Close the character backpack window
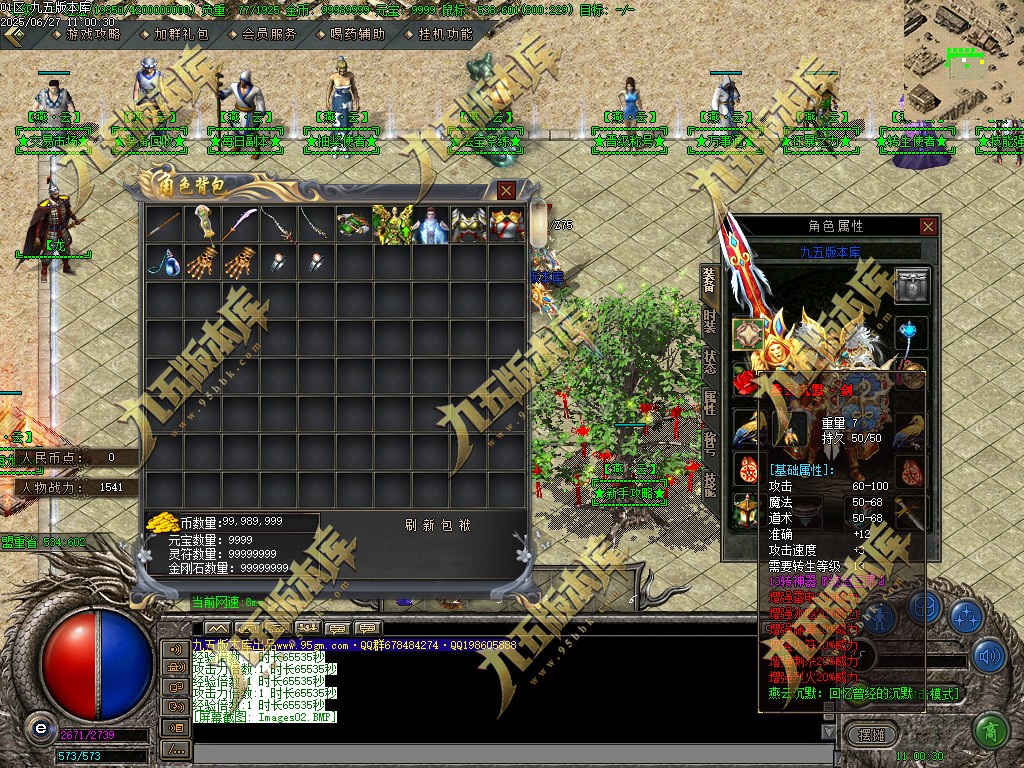Screen dimensions: 1024x768 tap(507, 190)
